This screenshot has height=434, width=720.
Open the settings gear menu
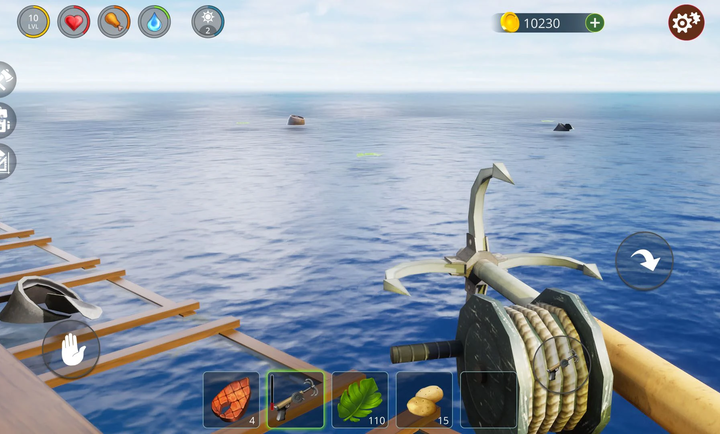tap(686, 22)
